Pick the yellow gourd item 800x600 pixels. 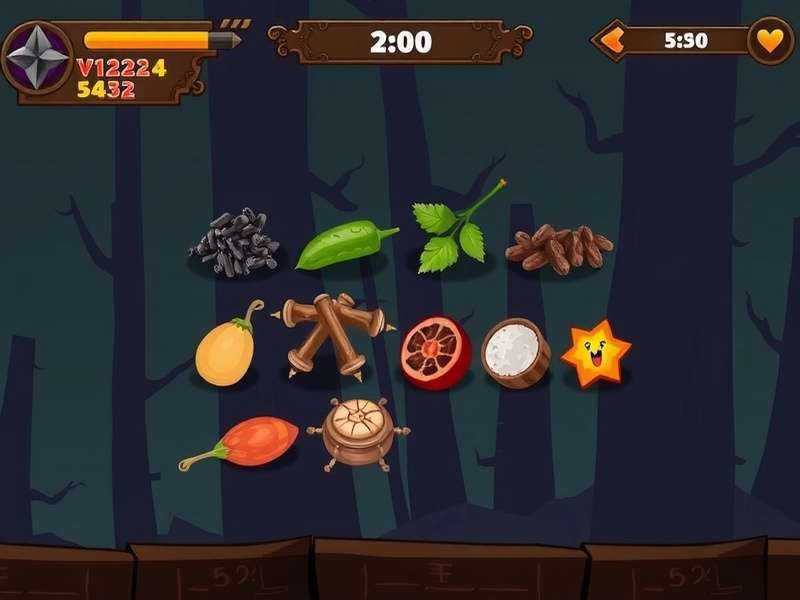click(227, 350)
